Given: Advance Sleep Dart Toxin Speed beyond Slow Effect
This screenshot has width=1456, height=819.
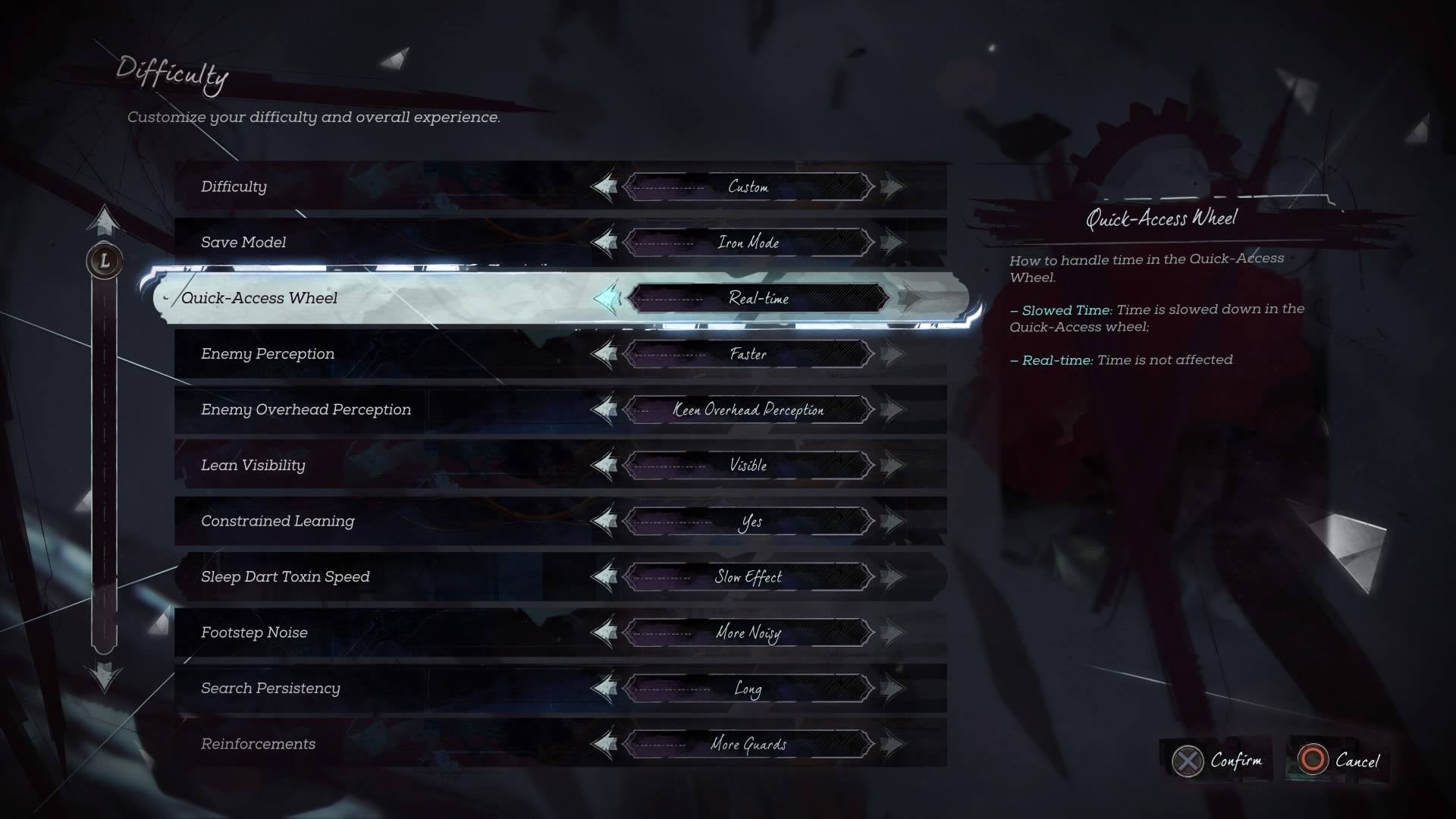Looking at the screenshot, I should tap(893, 576).
